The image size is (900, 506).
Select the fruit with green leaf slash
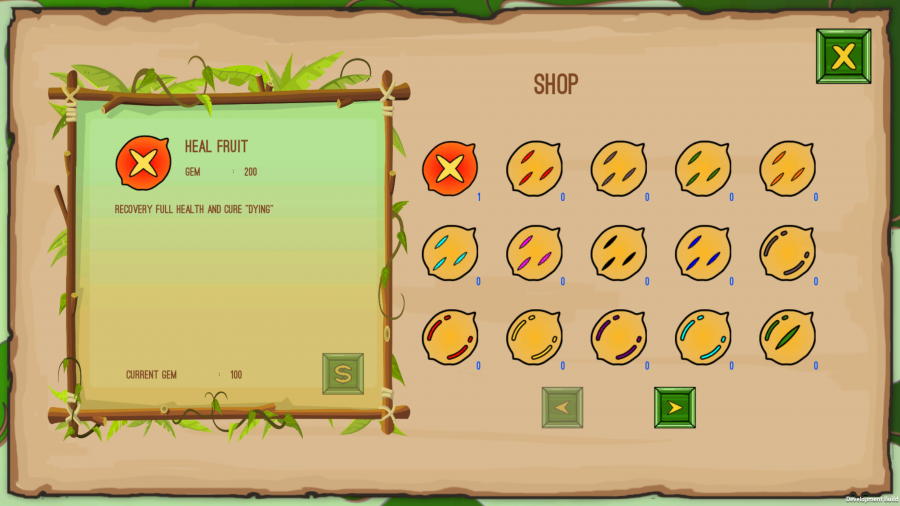(787, 337)
